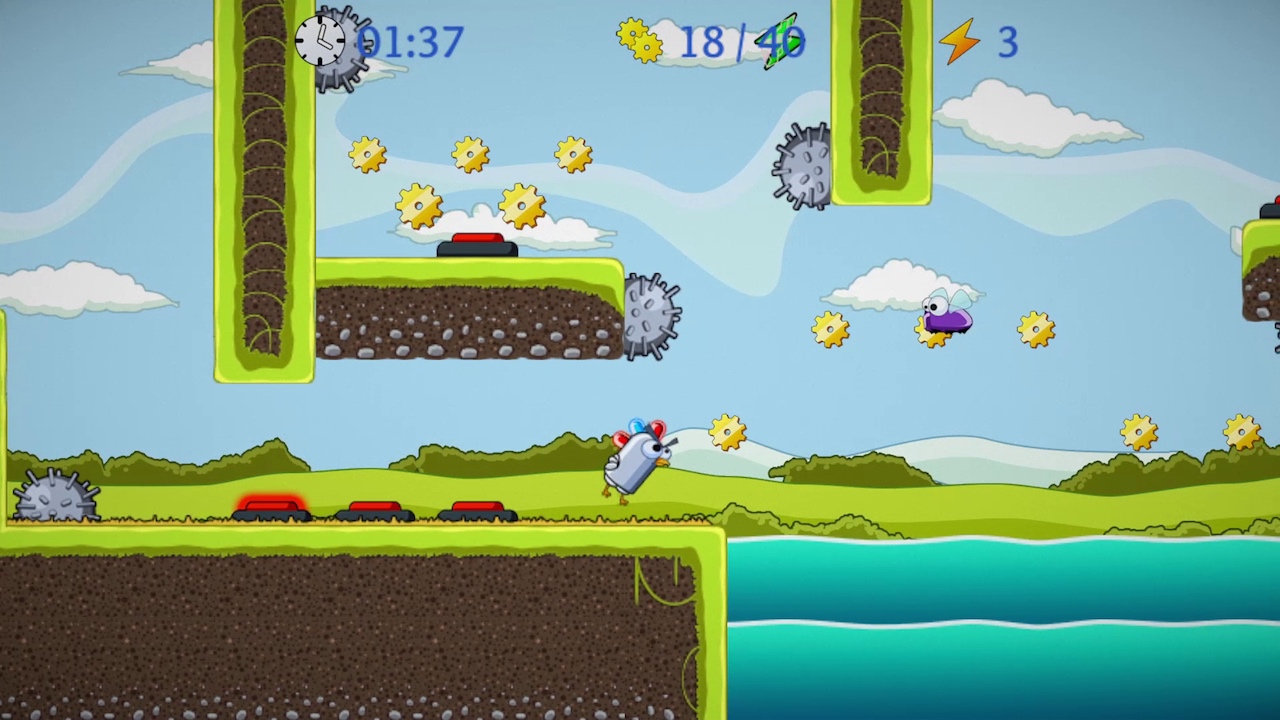Collect the gear floating near the robot chicken

pyautogui.click(x=726, y=430)
